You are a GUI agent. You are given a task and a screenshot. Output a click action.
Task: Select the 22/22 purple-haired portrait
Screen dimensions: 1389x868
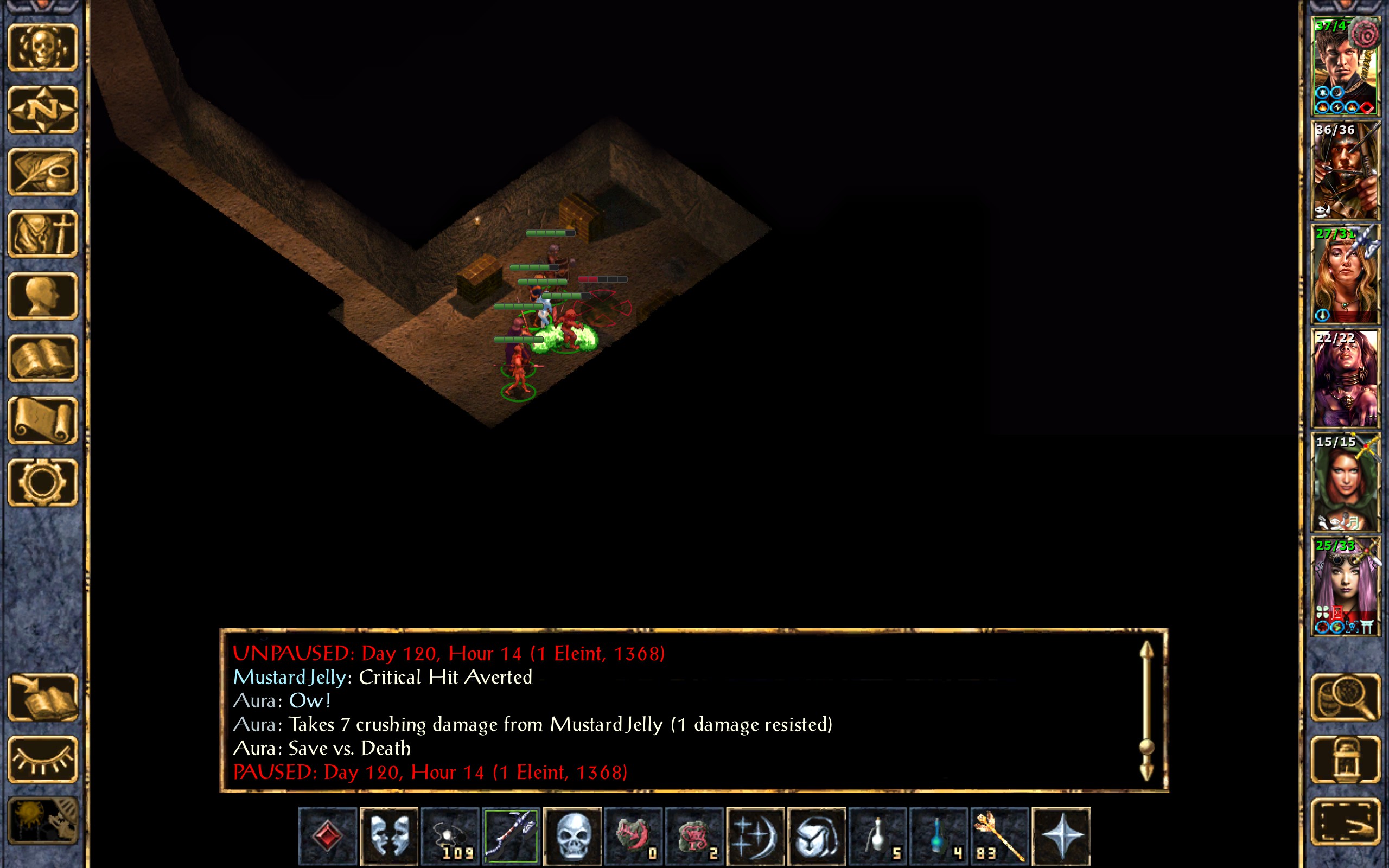pyautogui.click(x=1345, y=378)
